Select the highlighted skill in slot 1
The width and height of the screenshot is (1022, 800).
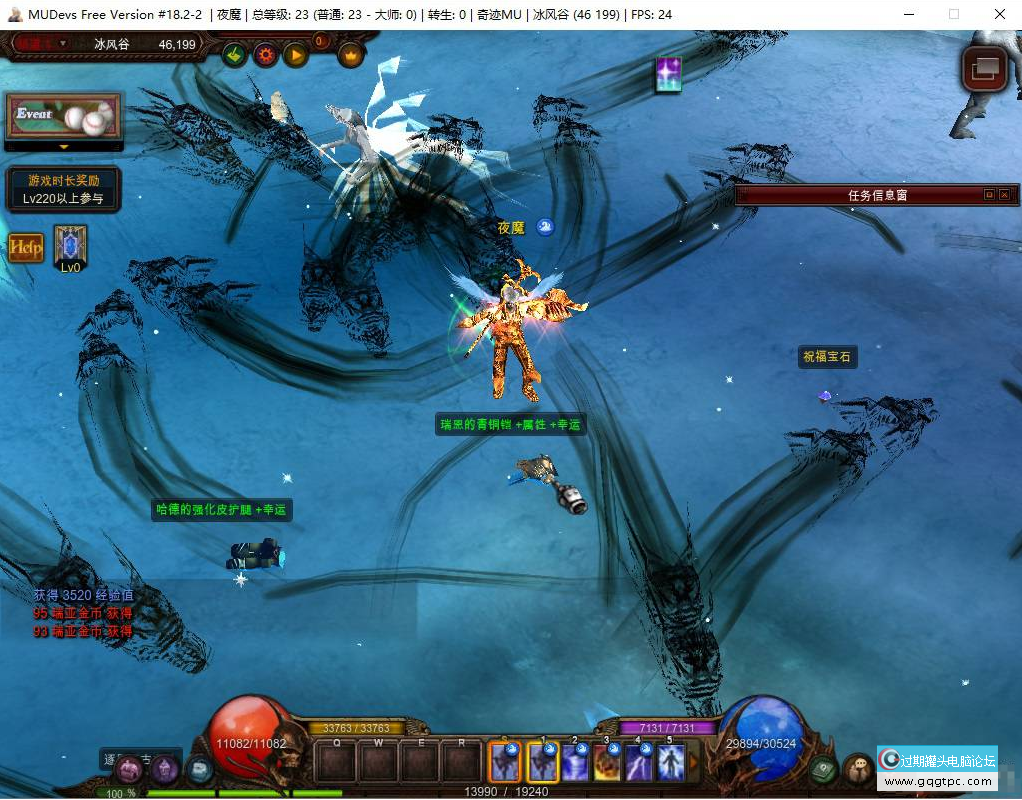click(x=543, y=763)
